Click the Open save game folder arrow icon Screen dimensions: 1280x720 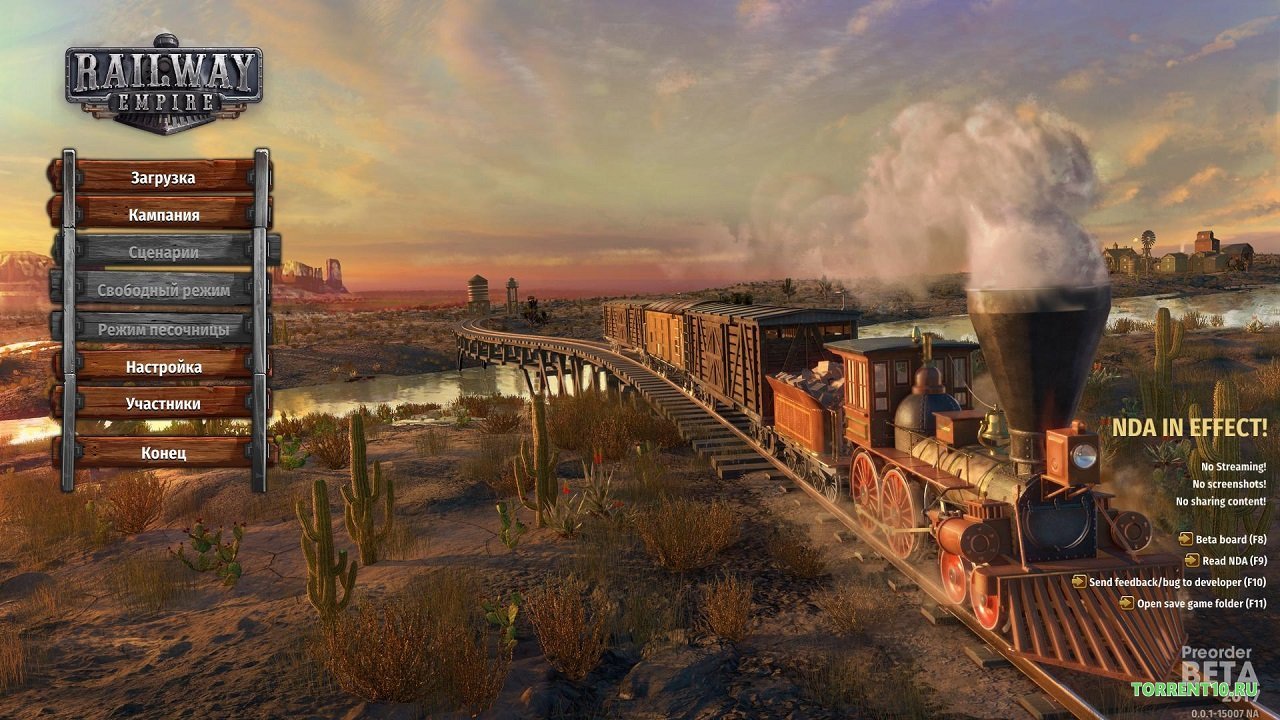click(1127, 602)
